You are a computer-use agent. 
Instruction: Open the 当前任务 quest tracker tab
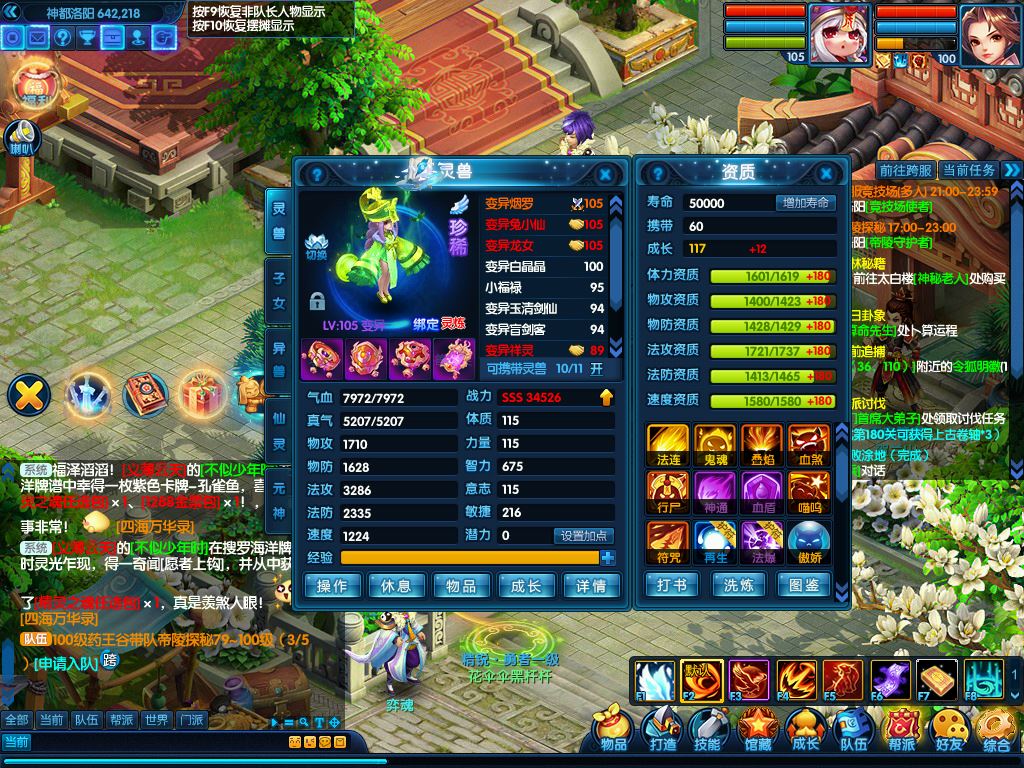tap(968, 171)
